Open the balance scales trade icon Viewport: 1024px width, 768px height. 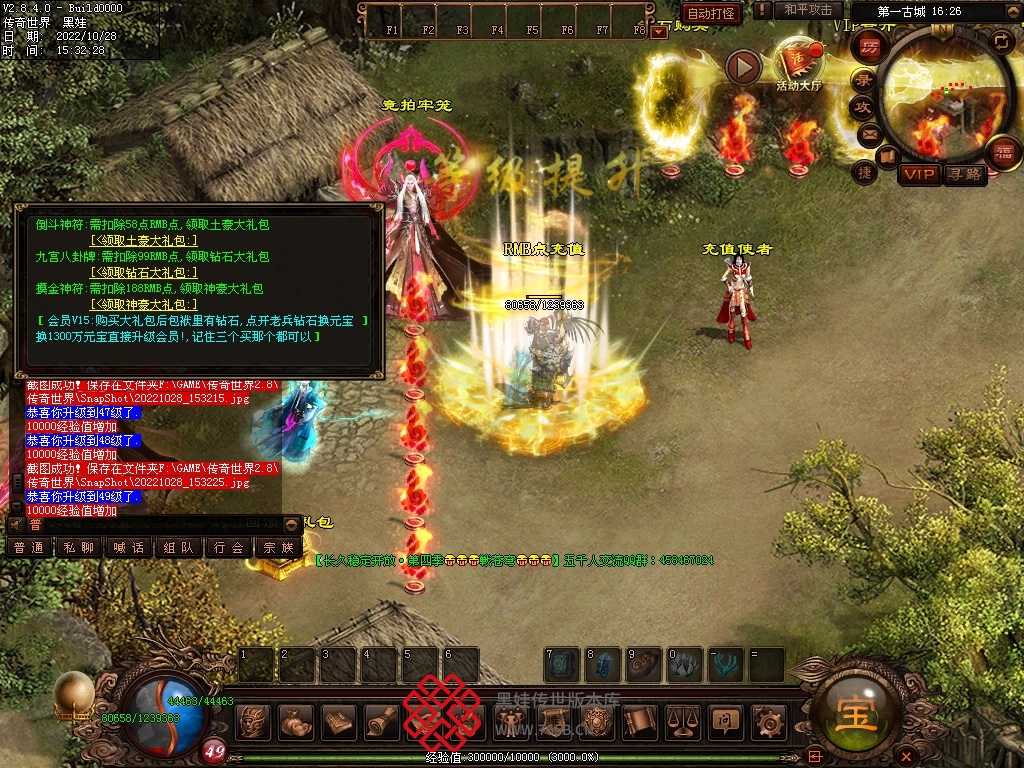[683, 722]
